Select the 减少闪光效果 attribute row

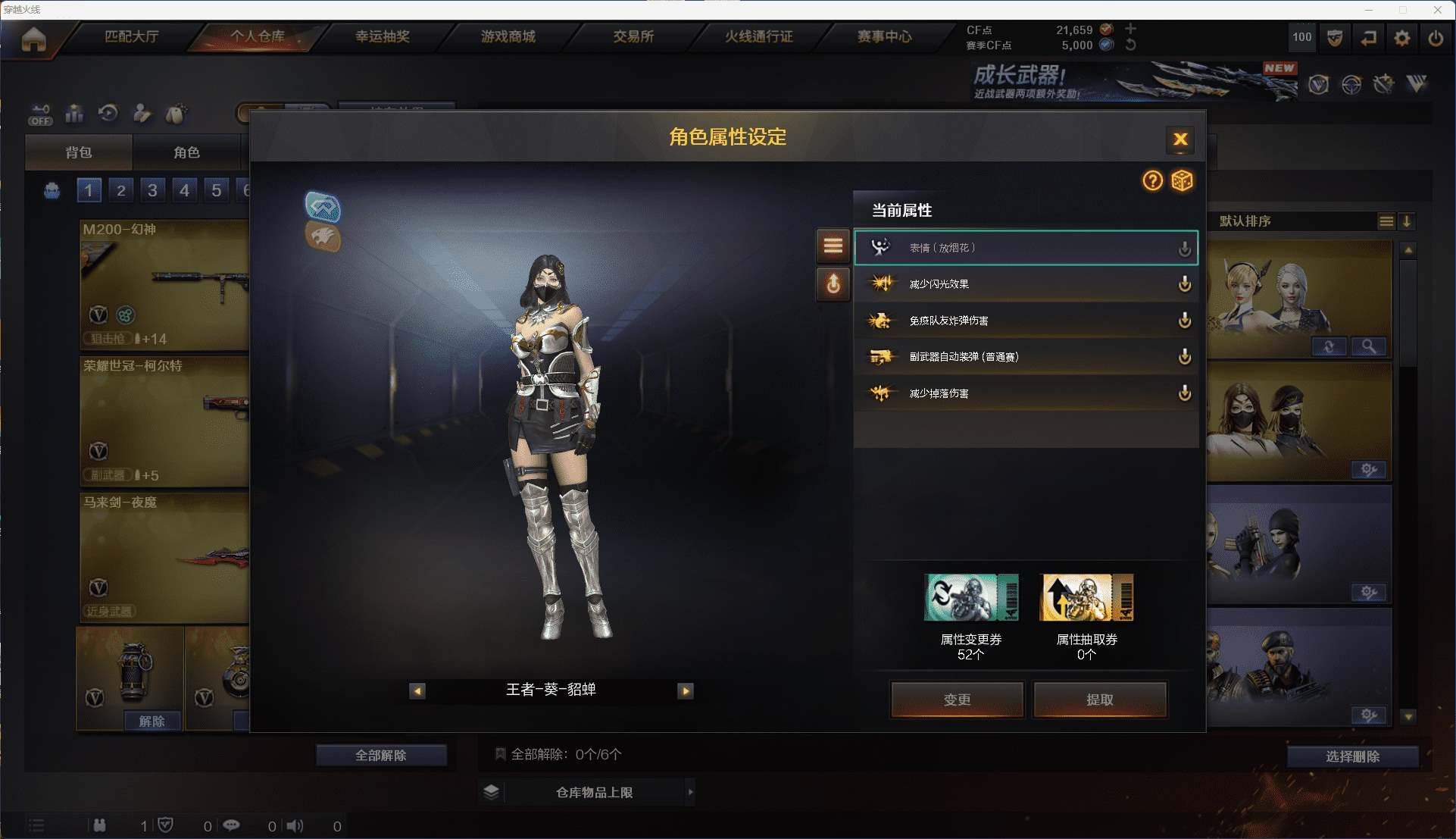[x=1025, y=284]
